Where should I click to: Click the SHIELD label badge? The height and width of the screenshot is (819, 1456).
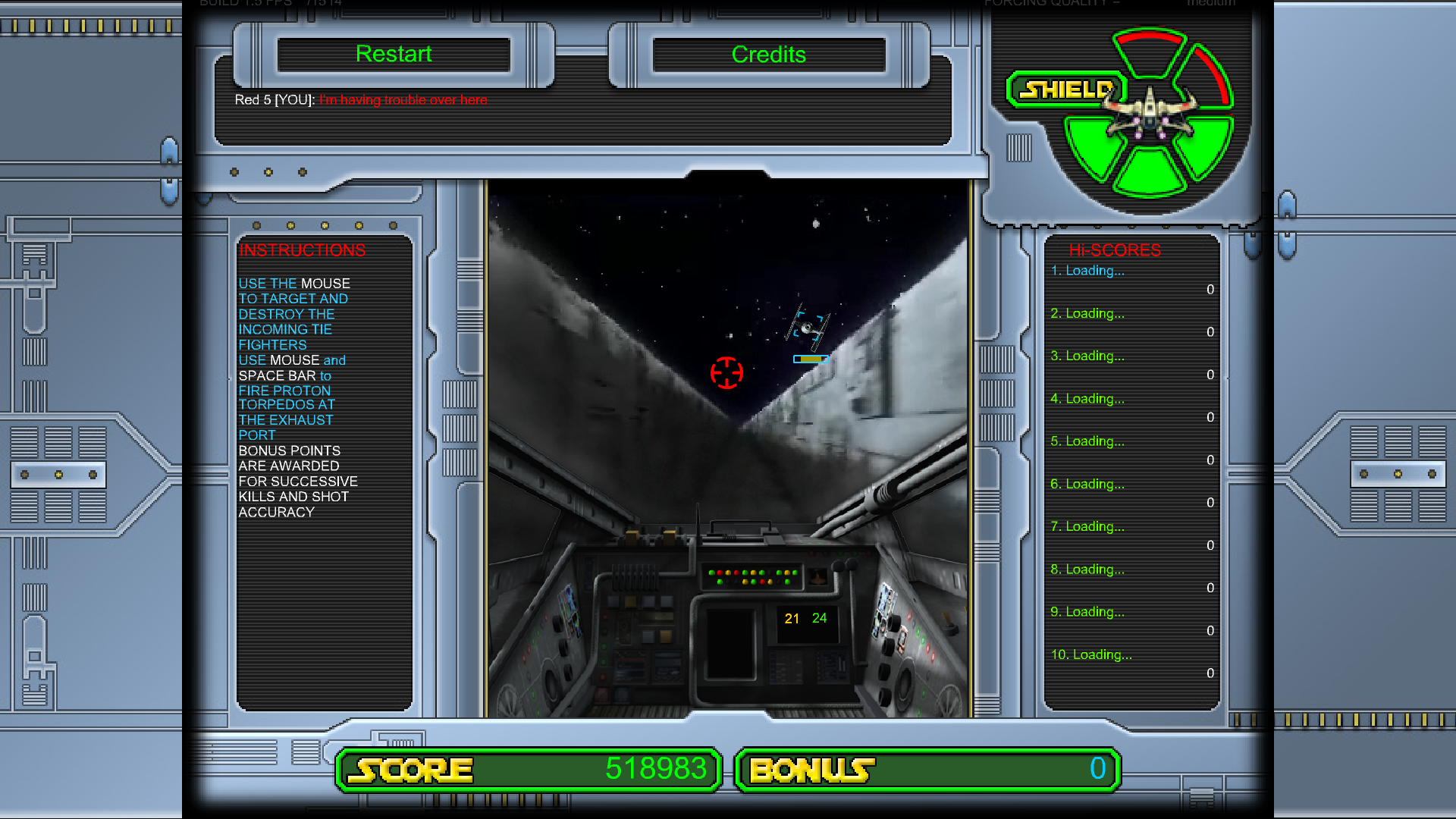click(x=1065, y=89)
